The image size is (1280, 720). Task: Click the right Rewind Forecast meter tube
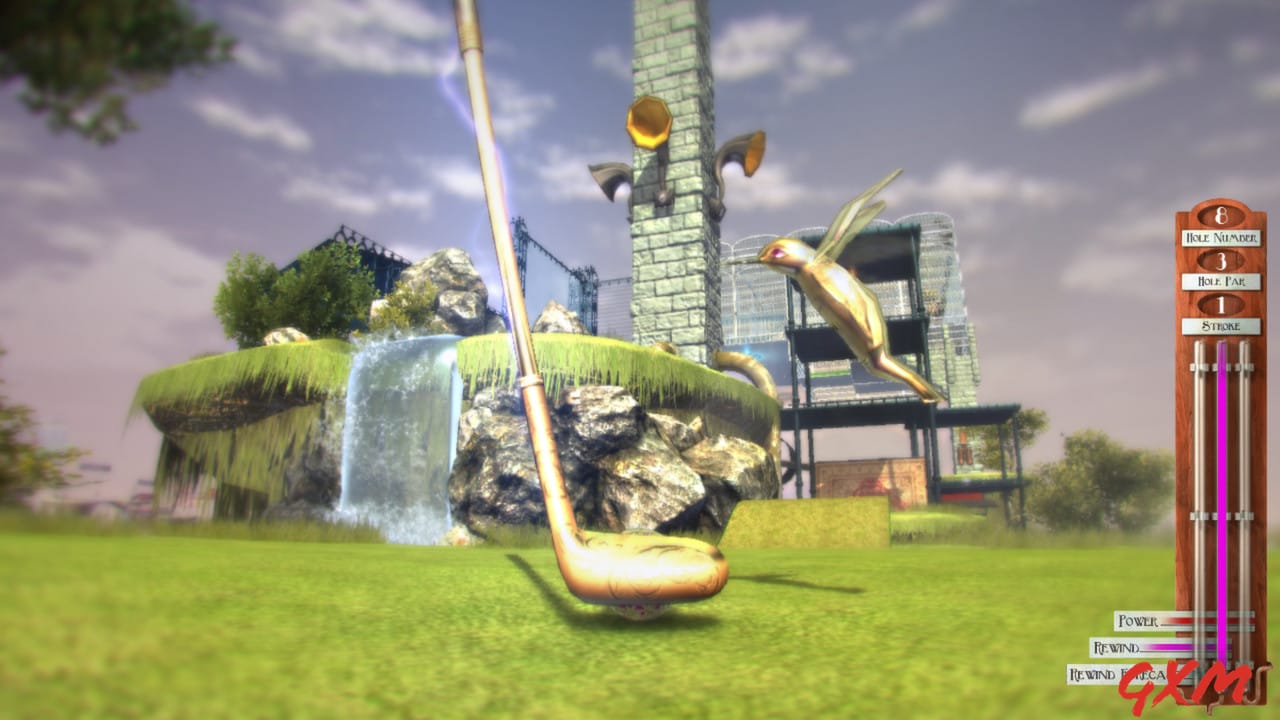tap(1246, 450)
